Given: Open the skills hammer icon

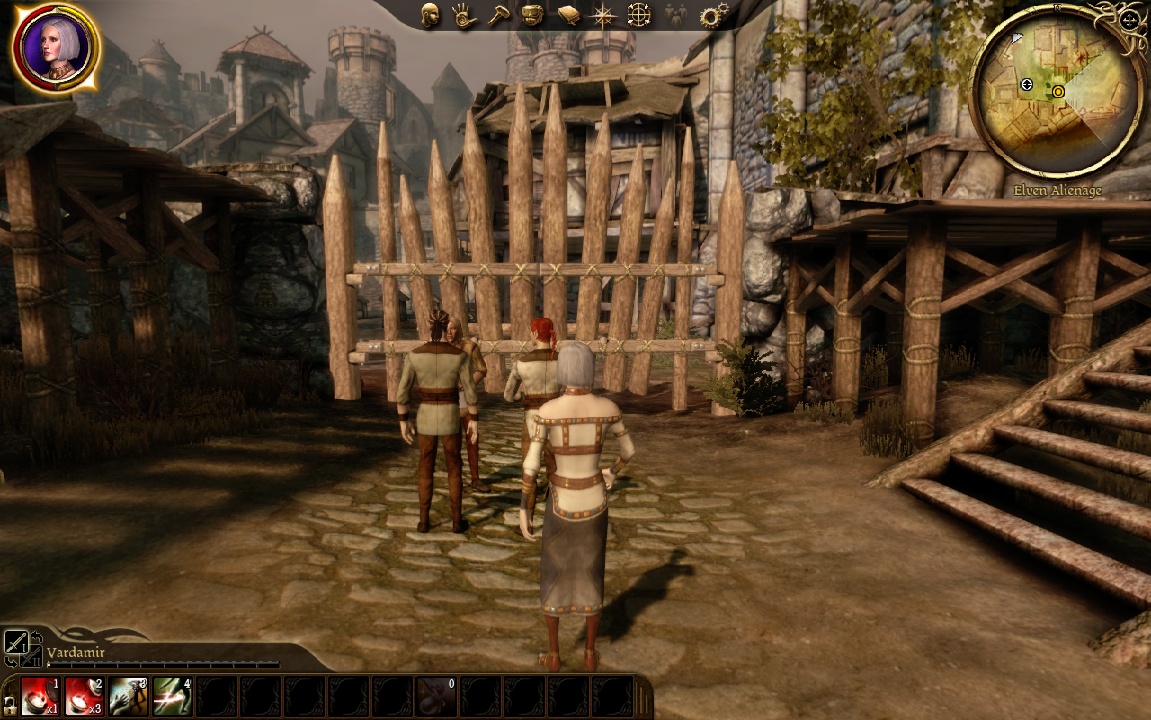Looking at the screenshot, I should 498,15.
